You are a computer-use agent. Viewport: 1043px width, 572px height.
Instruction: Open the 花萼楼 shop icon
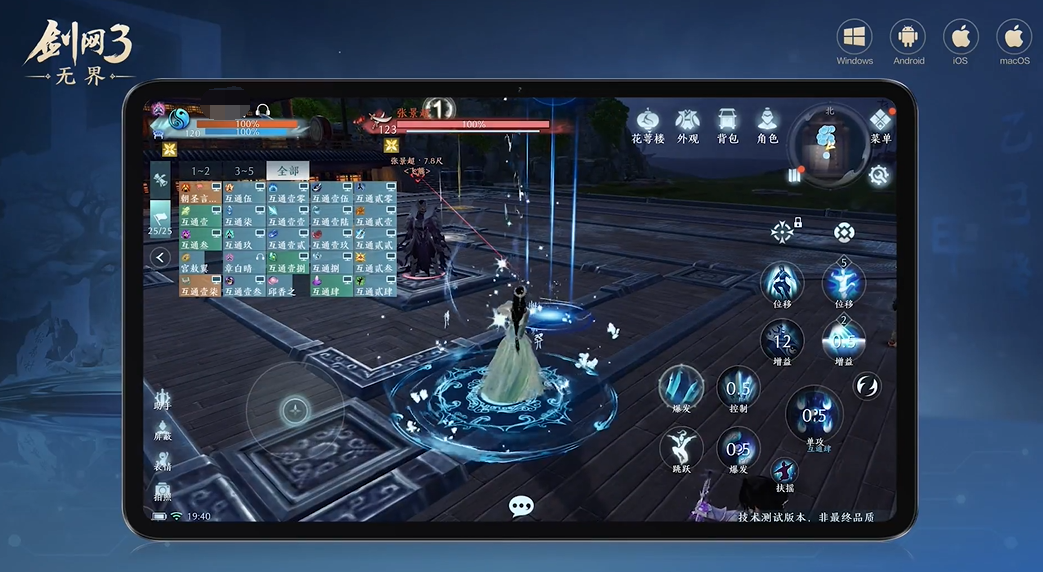click(x=647, y=124)
